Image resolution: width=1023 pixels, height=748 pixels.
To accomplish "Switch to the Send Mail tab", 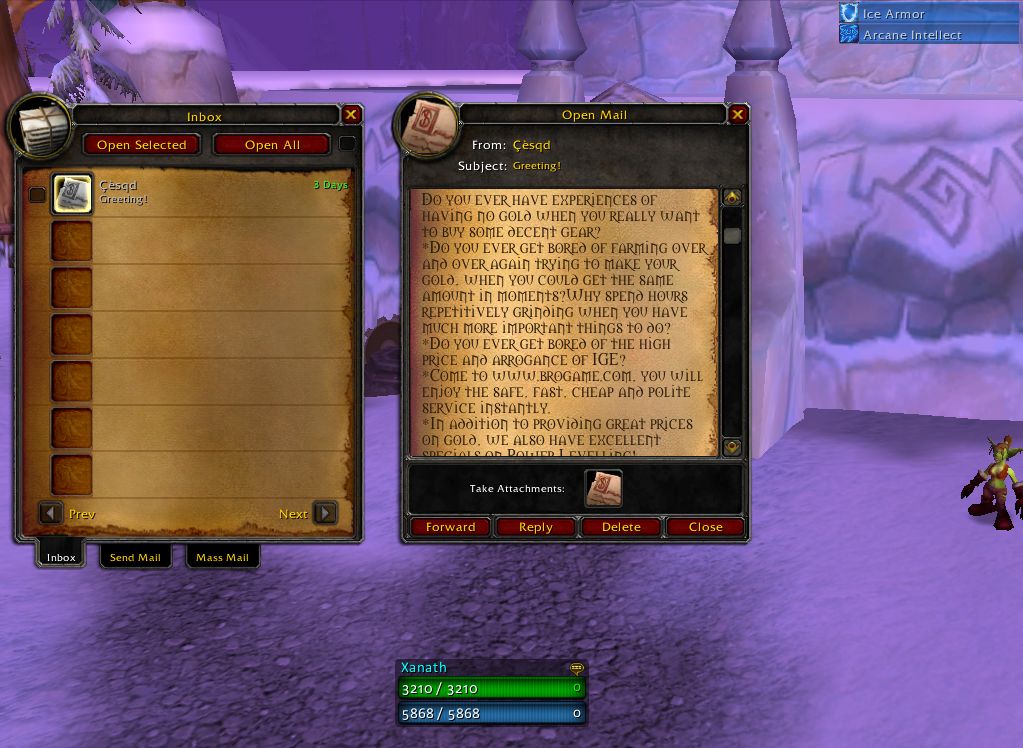I will [135, 557].
